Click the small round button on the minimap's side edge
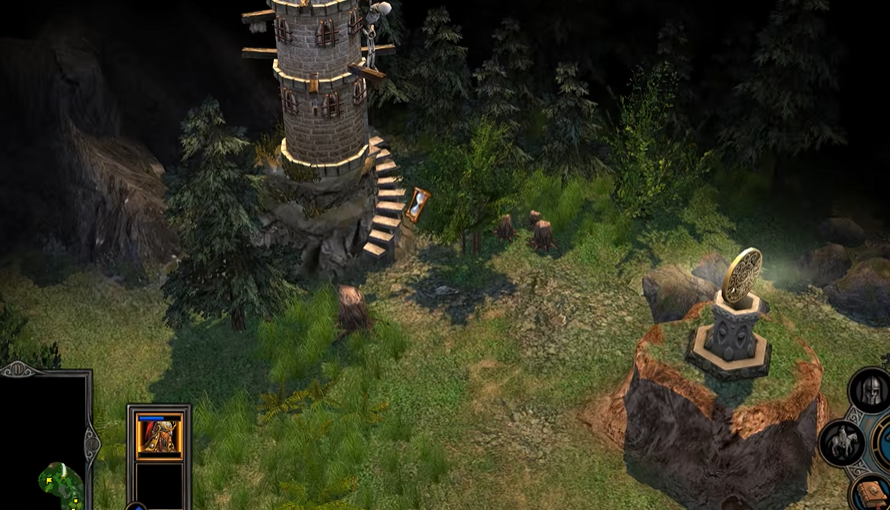Screen dimensions: 890x510 pos(90,442)
